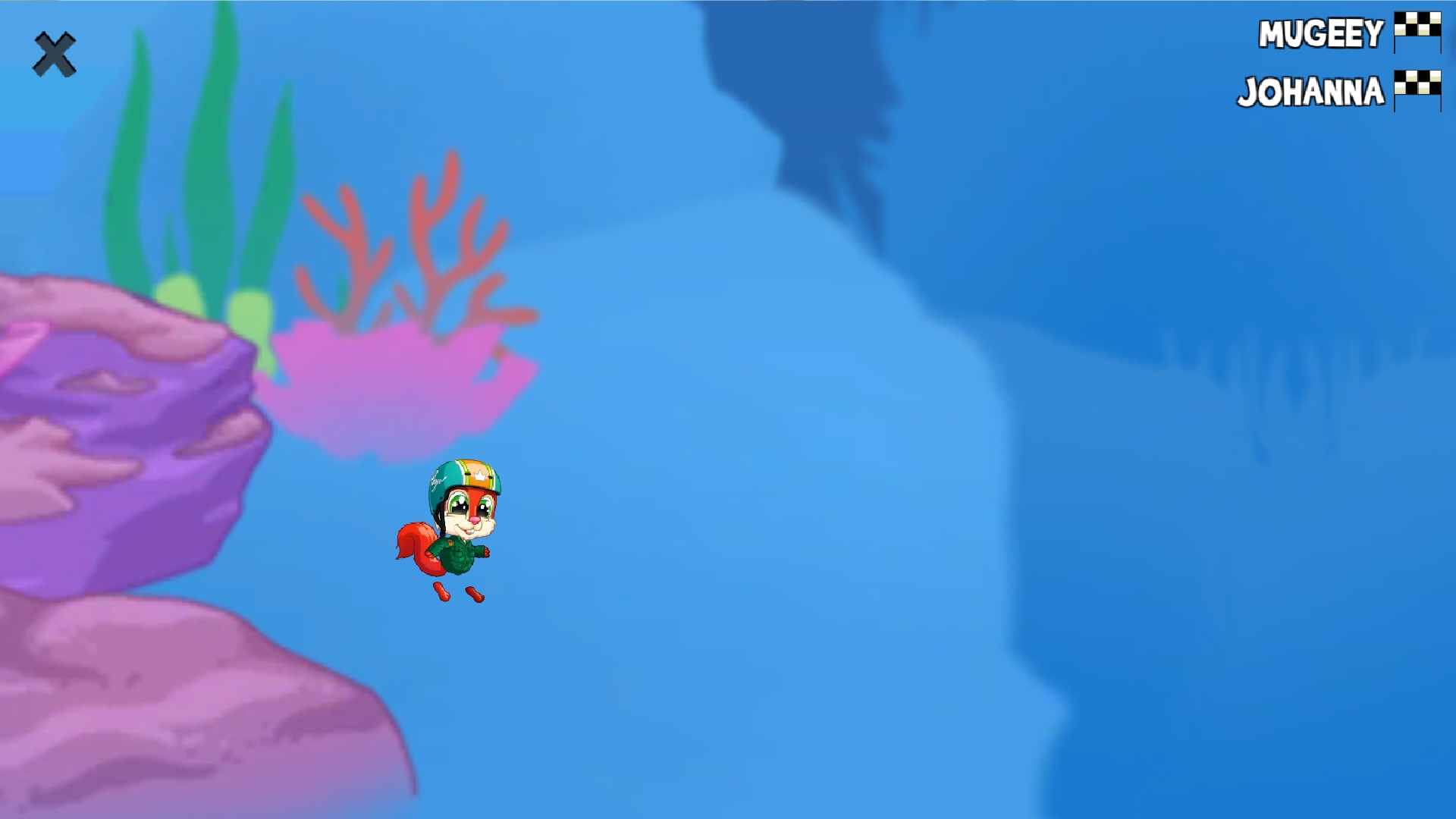Click the checkered flag beside MUGEEY

[1417, 32]
